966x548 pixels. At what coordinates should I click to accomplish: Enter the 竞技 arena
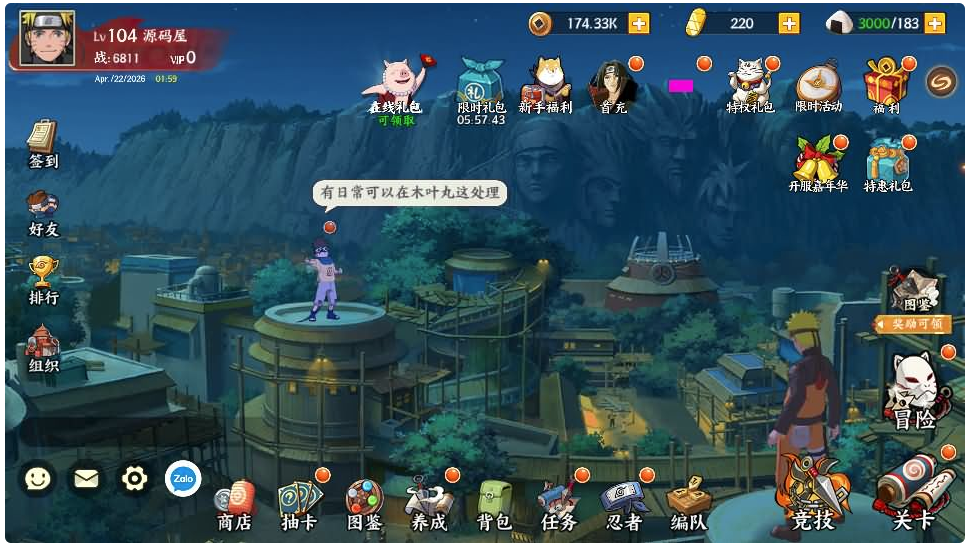[812, 494]
